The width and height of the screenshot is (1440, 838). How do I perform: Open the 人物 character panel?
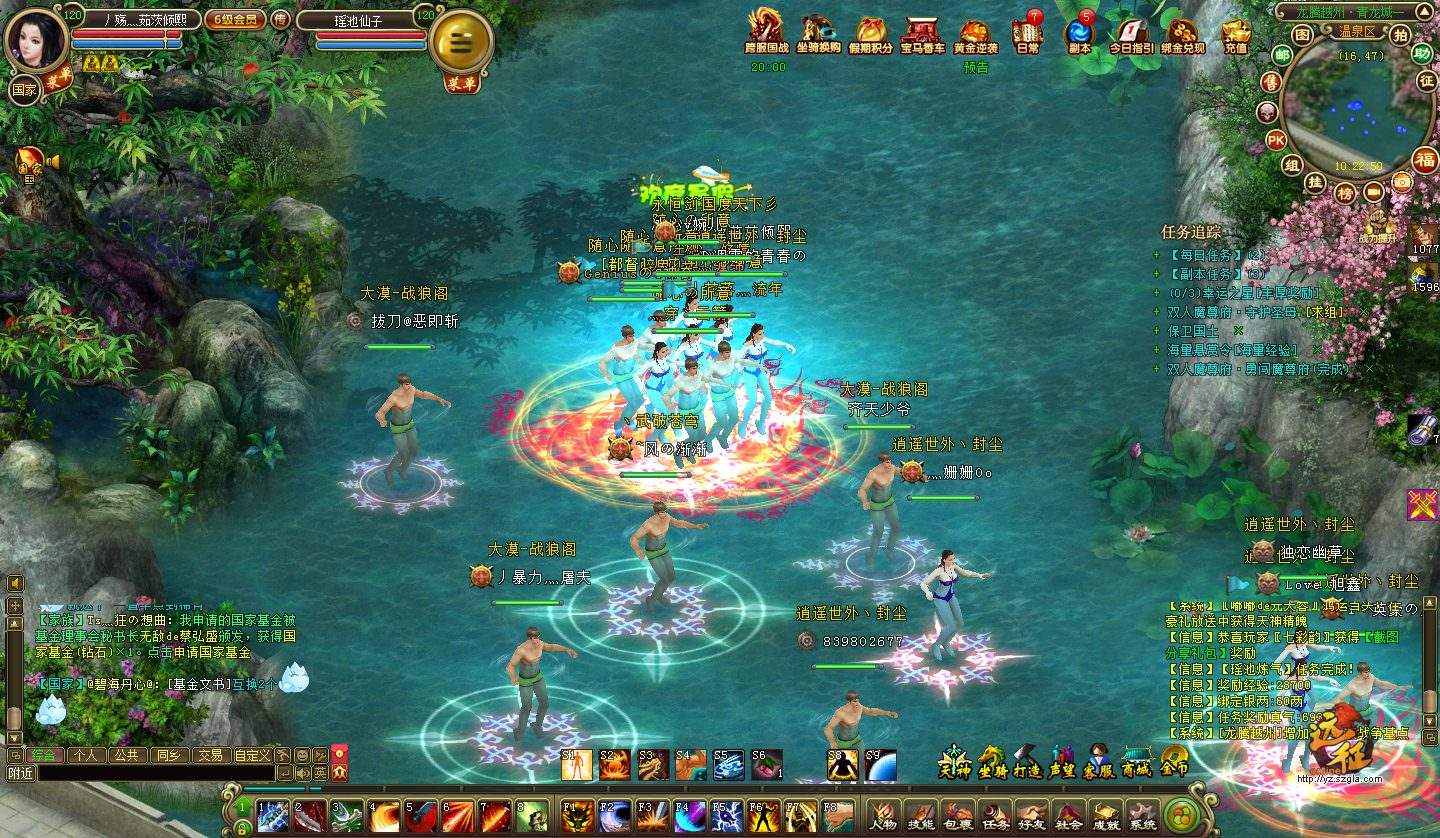click(883, 815)
